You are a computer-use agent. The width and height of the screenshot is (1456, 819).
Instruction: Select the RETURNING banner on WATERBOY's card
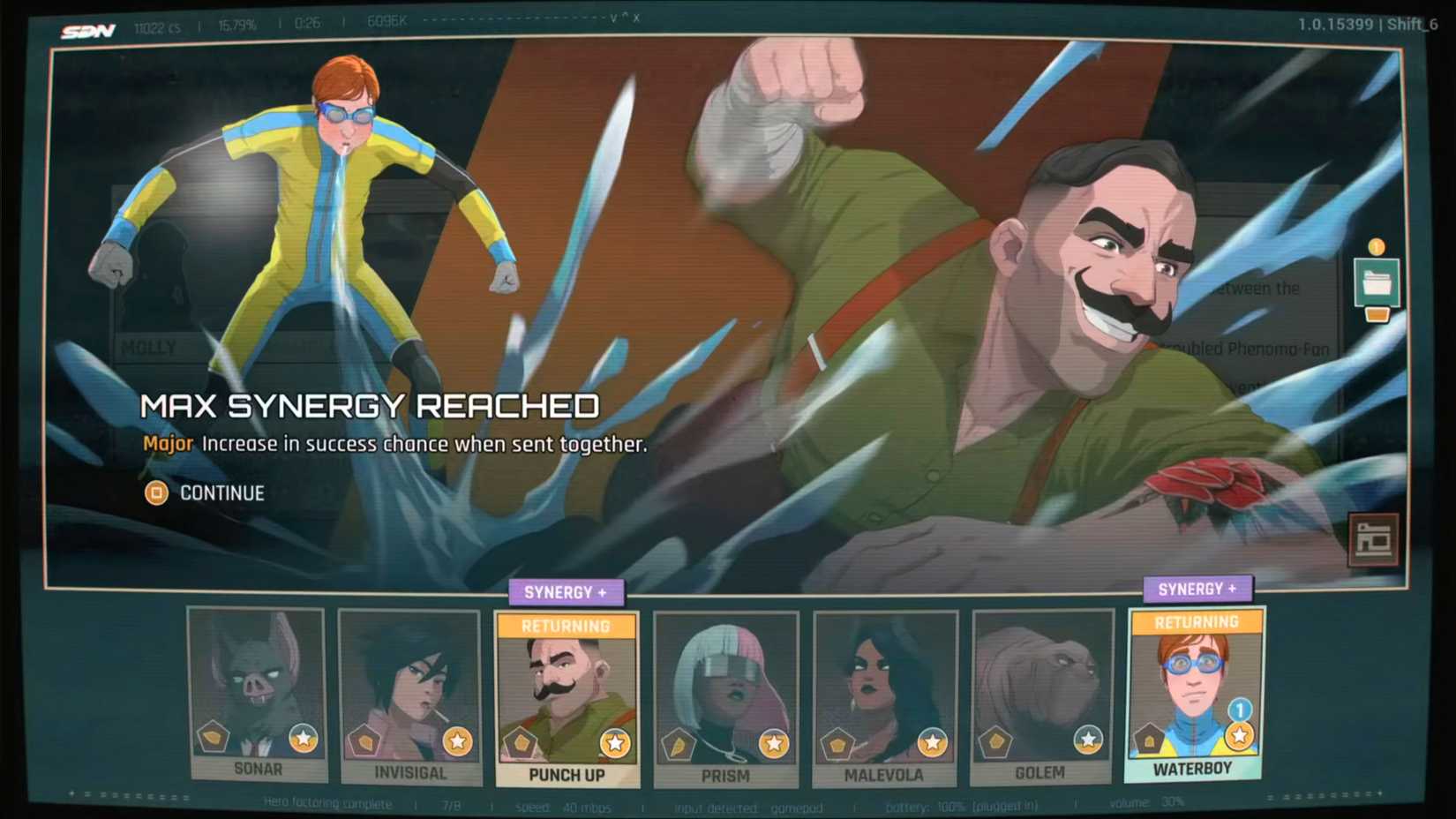pos(1196,621)
